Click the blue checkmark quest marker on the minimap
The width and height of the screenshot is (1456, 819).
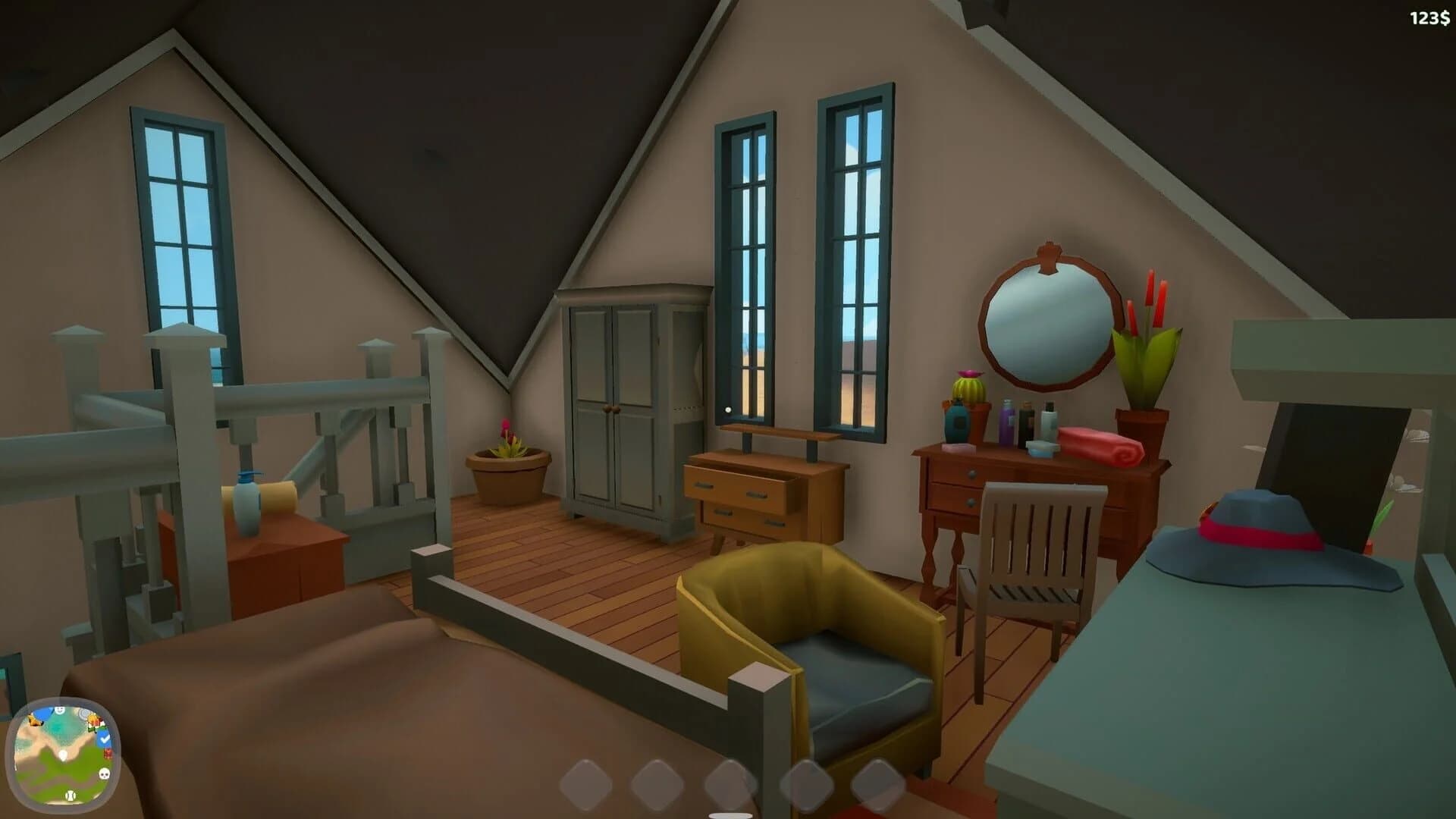pos(104,739)
